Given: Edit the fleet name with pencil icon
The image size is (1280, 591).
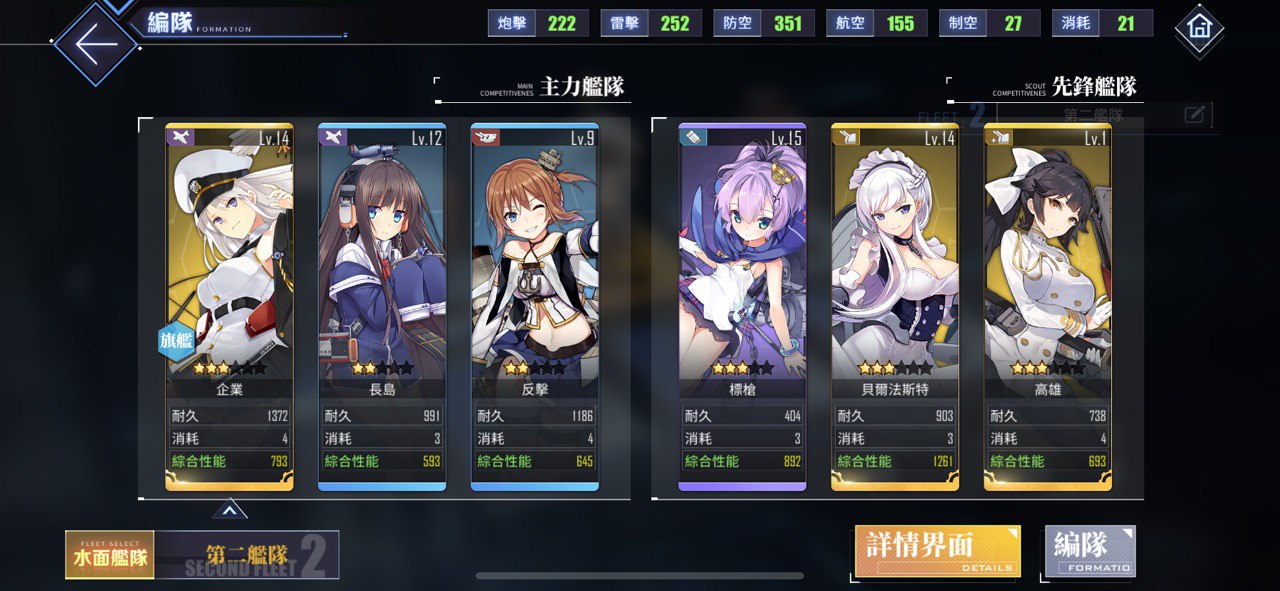Looking at the screenshot, I should pyautogui.click(x=1194, y=115).
